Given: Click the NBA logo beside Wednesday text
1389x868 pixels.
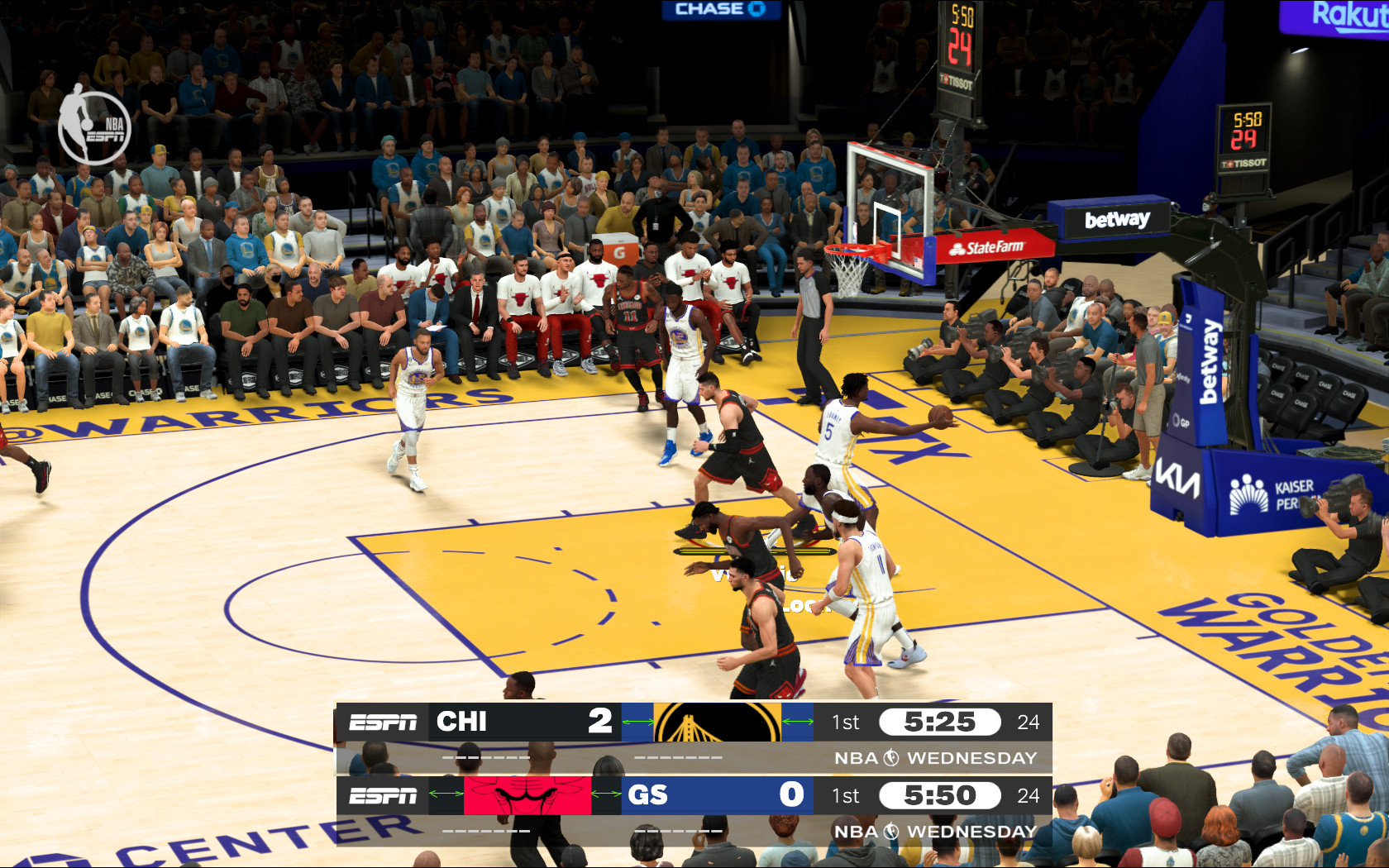Looking at the screenshot, I should click(891, 756).
